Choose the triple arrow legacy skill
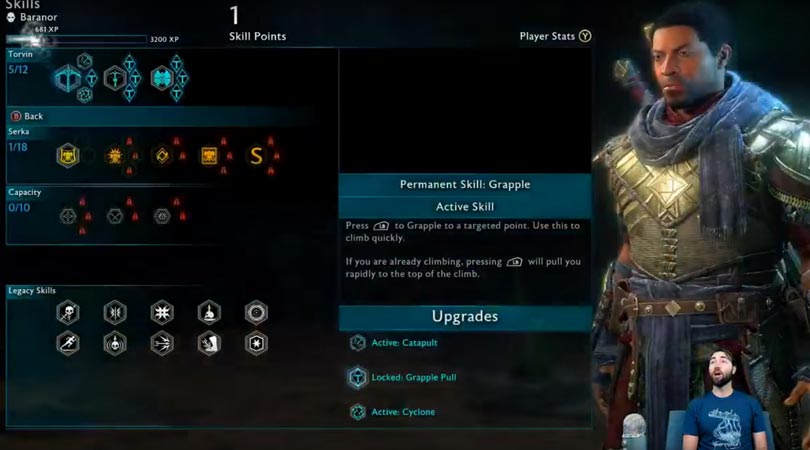 tap(162, 344)
